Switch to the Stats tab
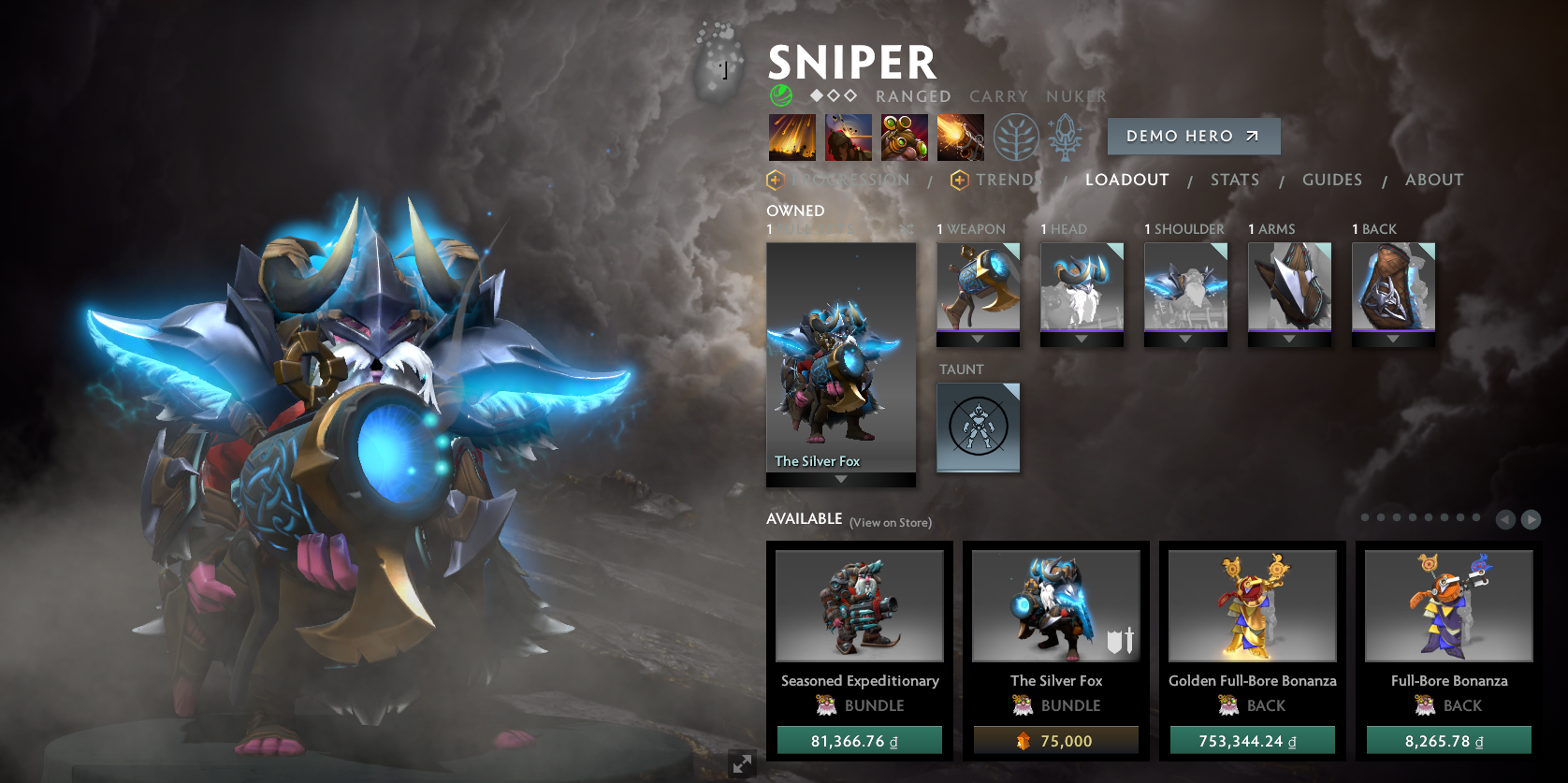The height and width of the screenshot is (783, 1568). [x=1234, y=180]
